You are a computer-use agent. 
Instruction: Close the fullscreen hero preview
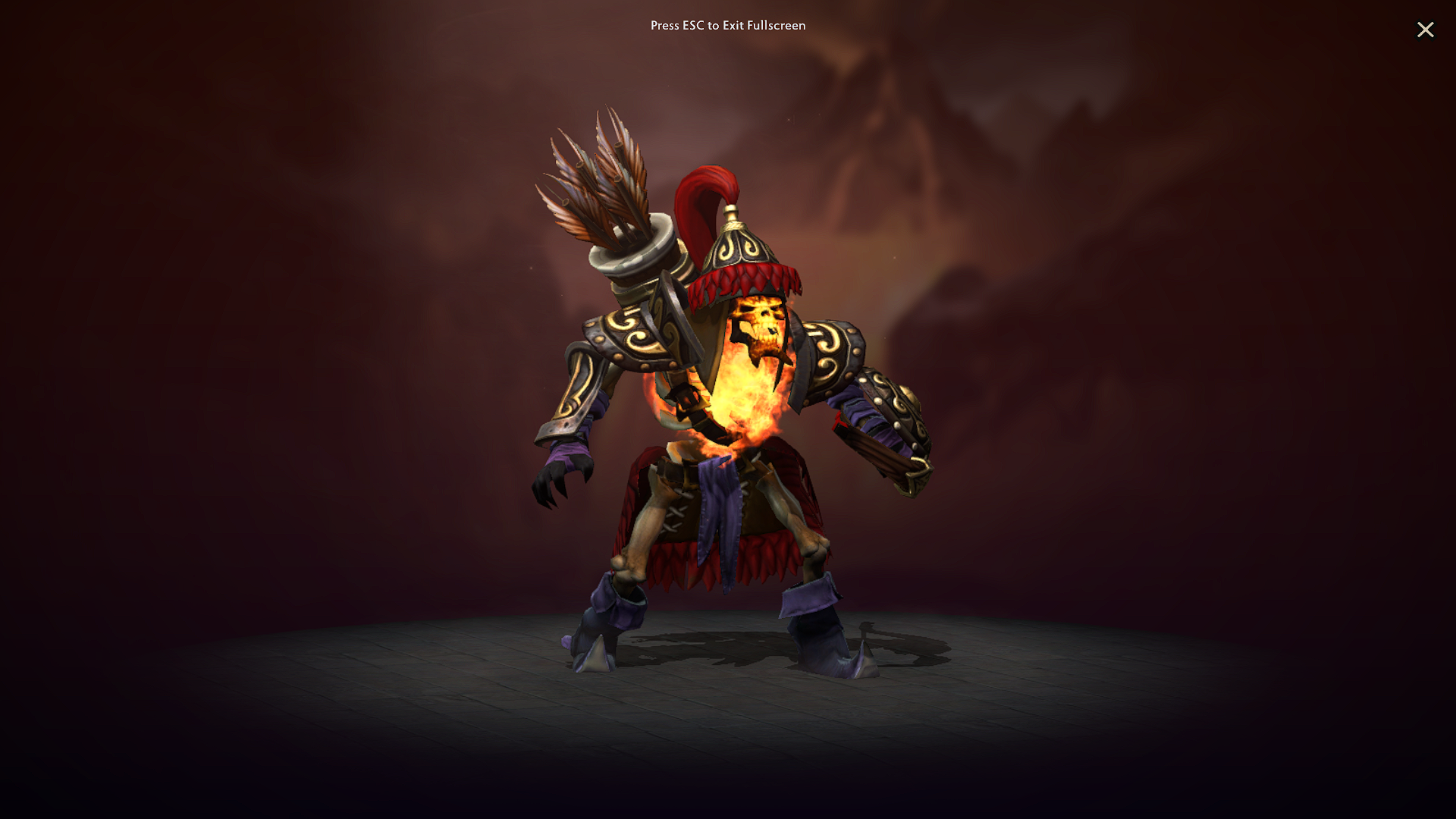pyautogui.click(x=1426, y=30)
